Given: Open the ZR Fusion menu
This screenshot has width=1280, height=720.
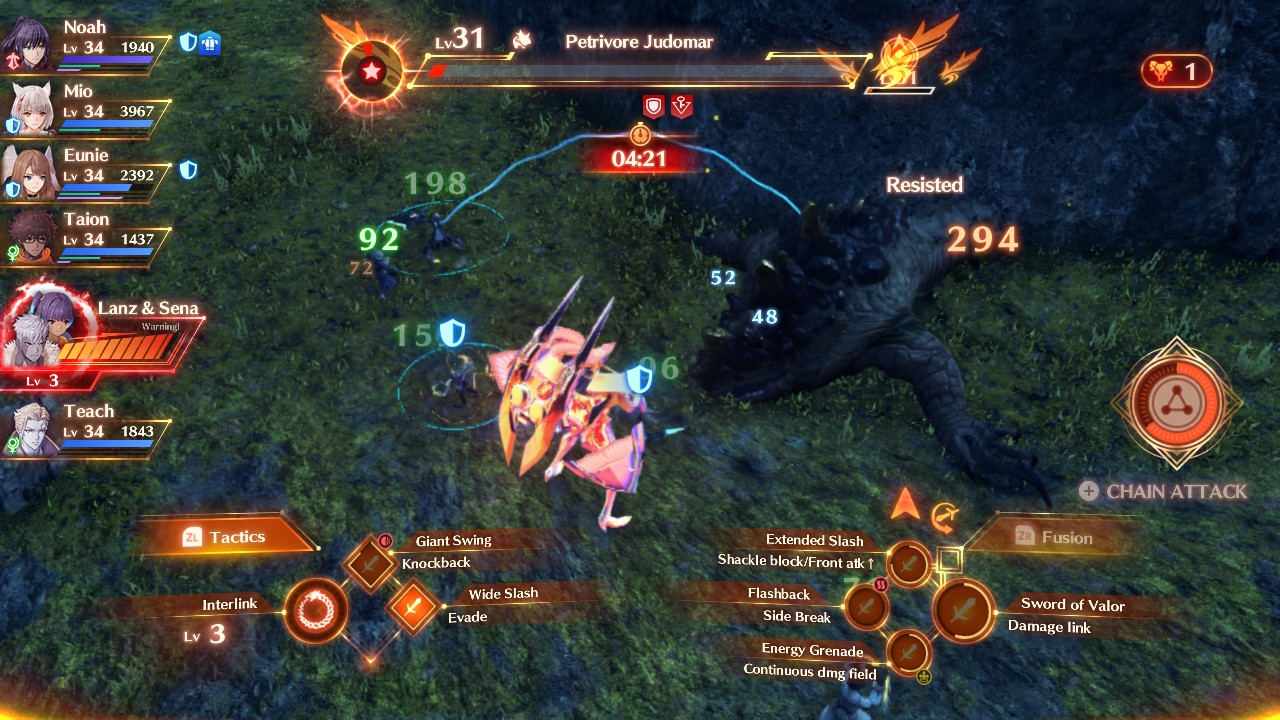Looking at the screenshot, I should click(1063, 537).
